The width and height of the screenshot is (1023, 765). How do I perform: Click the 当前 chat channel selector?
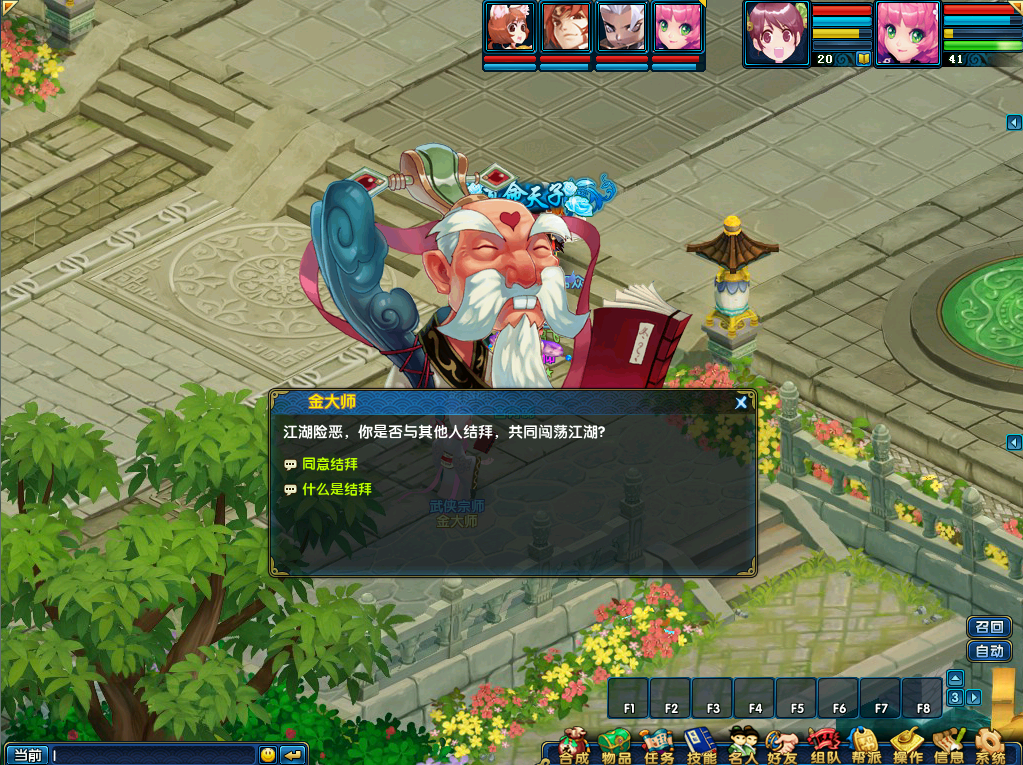pyautogui.click(x=26, y=755)
